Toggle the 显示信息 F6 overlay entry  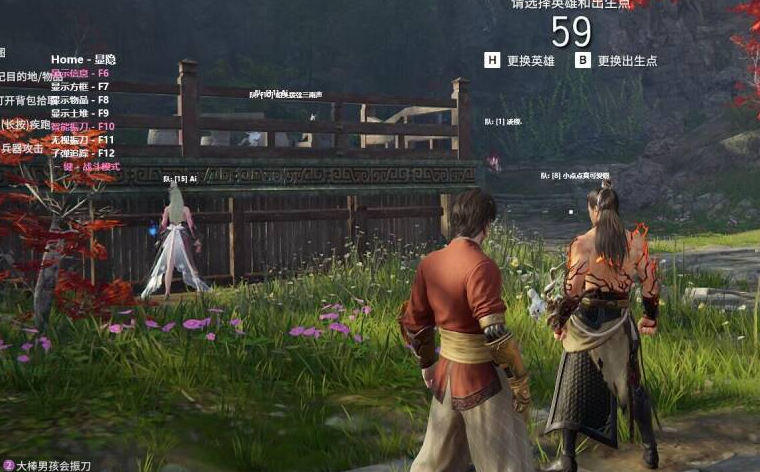pos(80,74)
